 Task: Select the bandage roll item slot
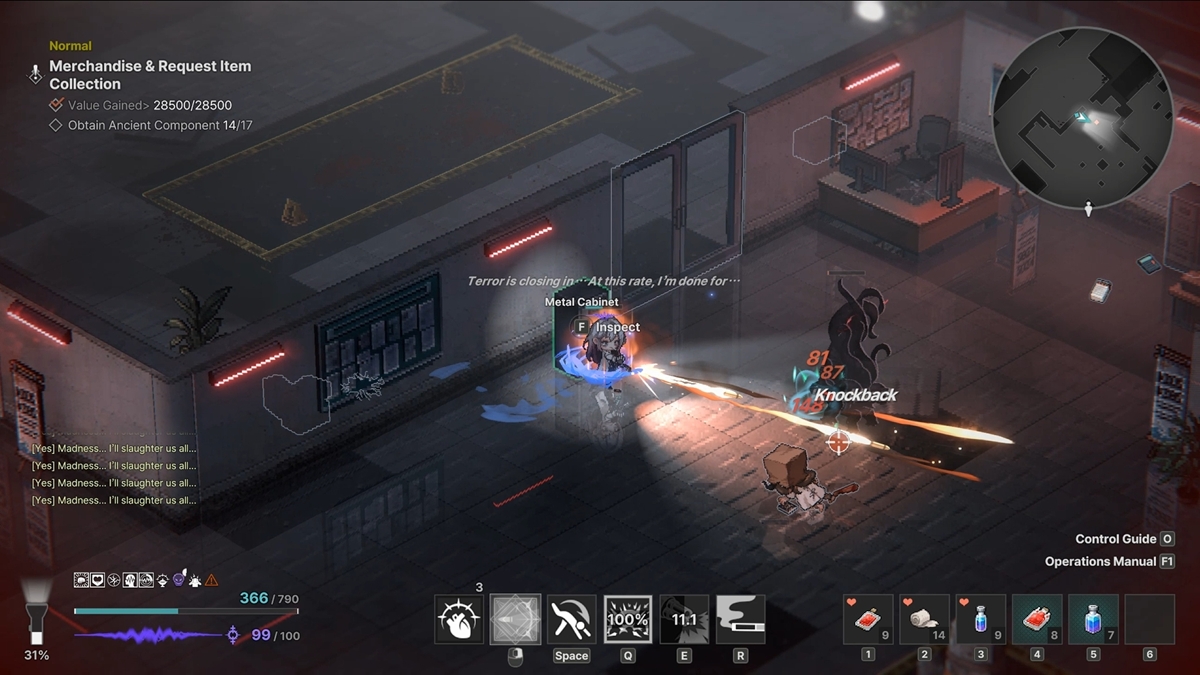point(924,620)
